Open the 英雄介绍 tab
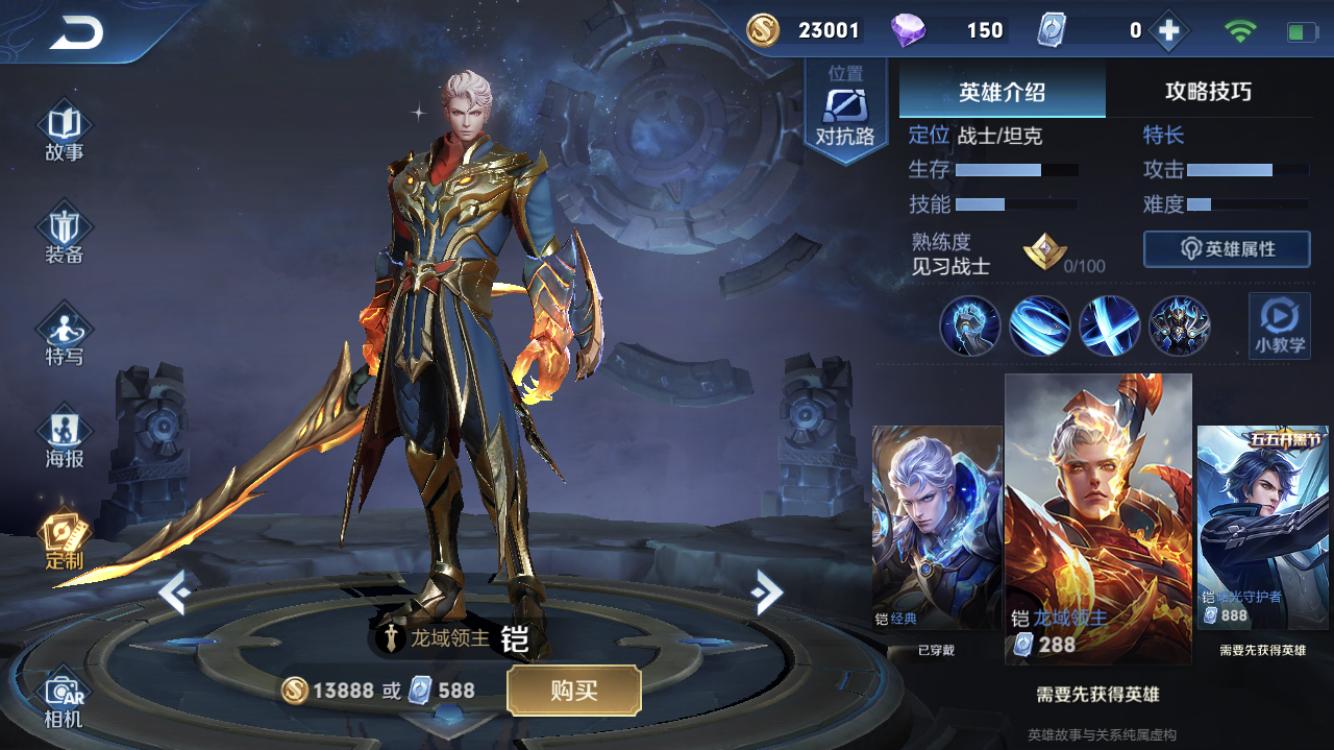 [x=1000, y=91]
